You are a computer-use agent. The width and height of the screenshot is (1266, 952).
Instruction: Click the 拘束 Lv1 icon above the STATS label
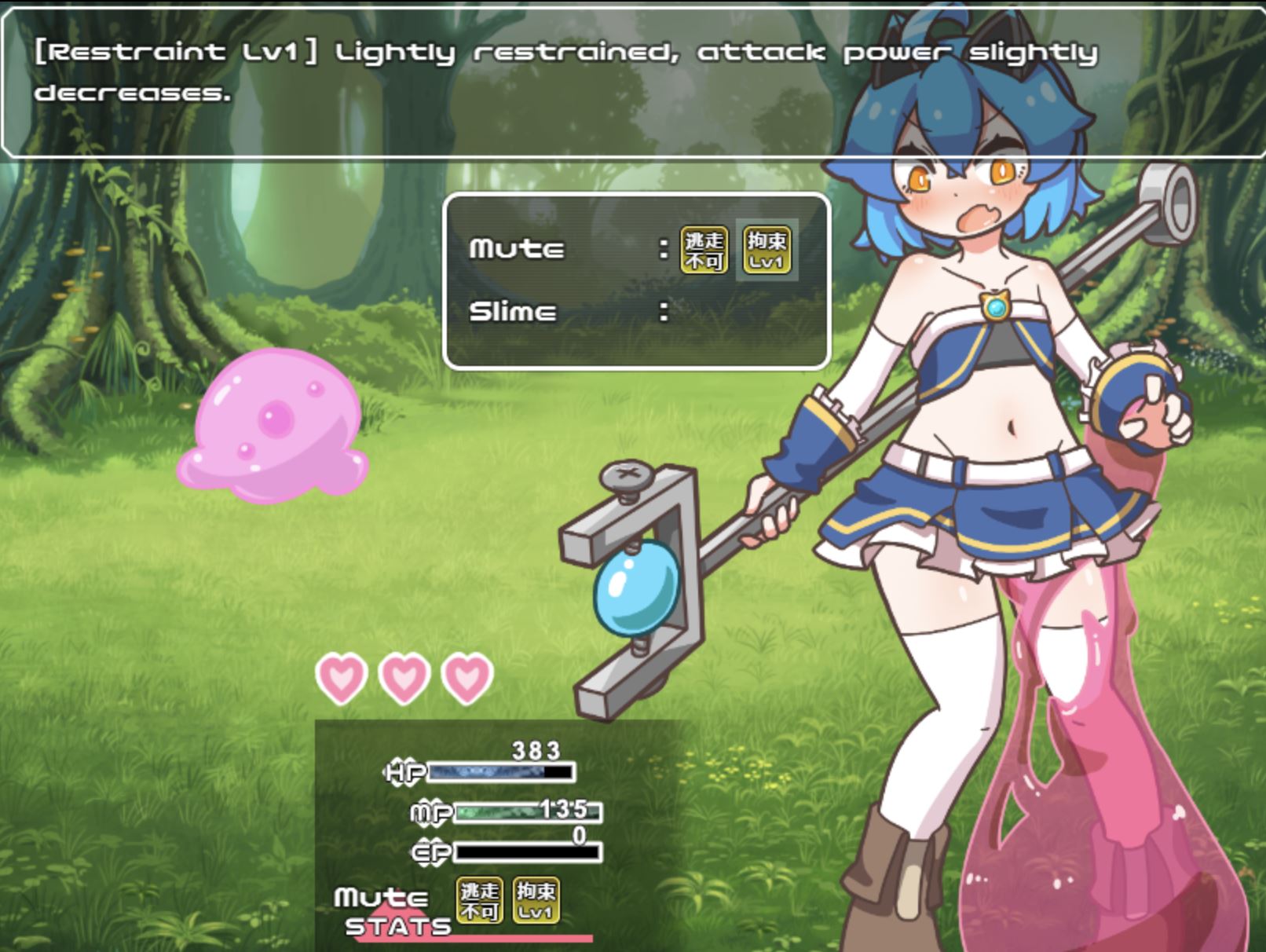click(x=536, y=900)
